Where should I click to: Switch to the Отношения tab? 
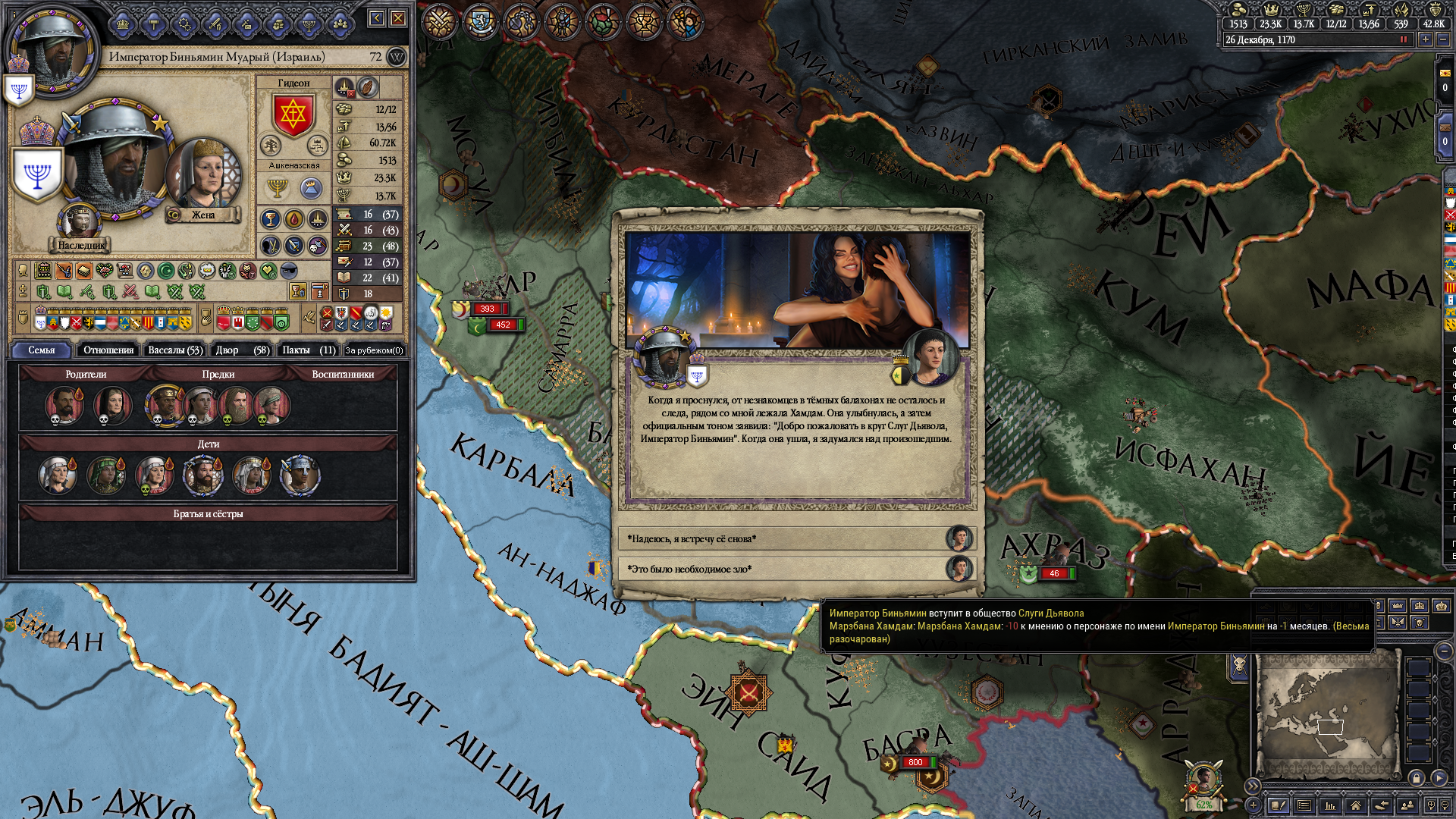[108, 350]
